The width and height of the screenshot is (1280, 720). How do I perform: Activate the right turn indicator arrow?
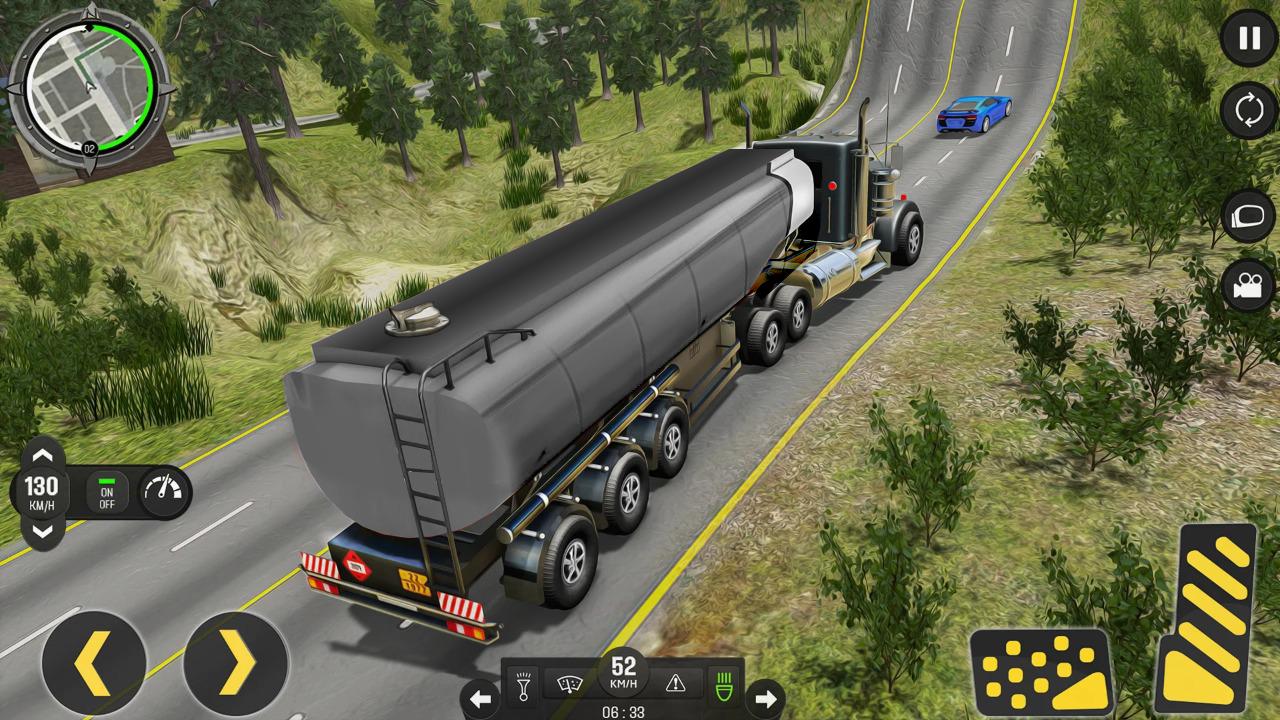click(x=765, y=697)
